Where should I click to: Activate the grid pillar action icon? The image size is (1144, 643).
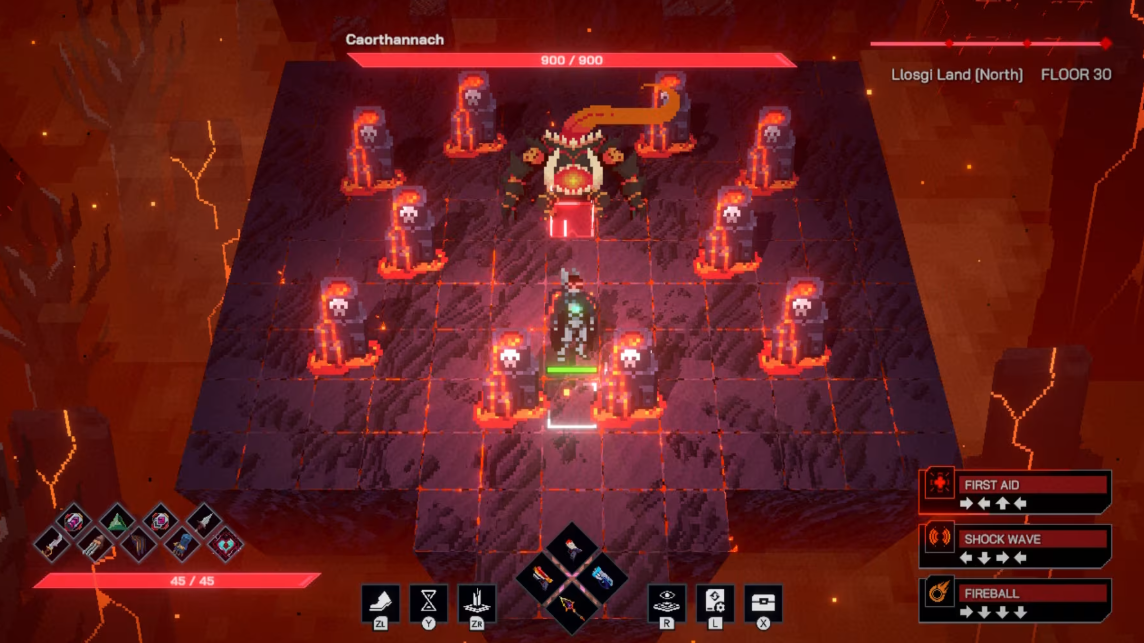pos(477,603)
